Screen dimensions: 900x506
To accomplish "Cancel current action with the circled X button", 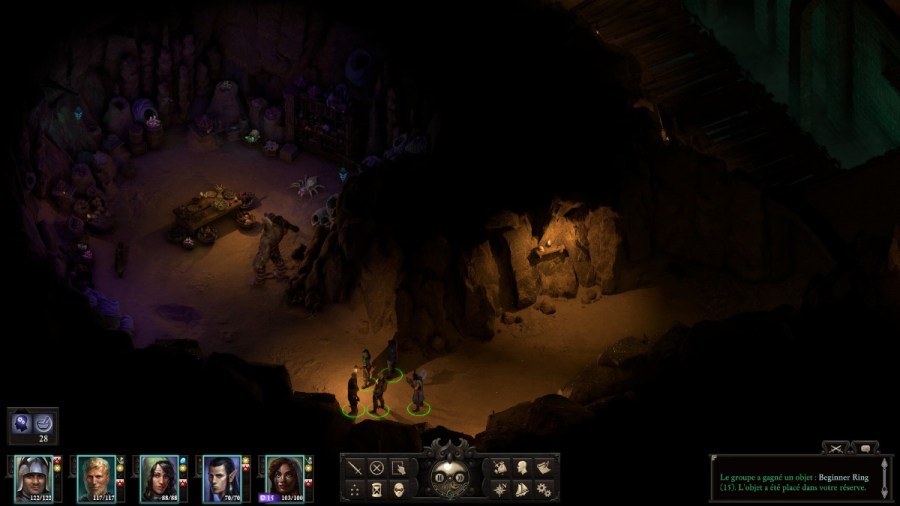I will point(377,467).
